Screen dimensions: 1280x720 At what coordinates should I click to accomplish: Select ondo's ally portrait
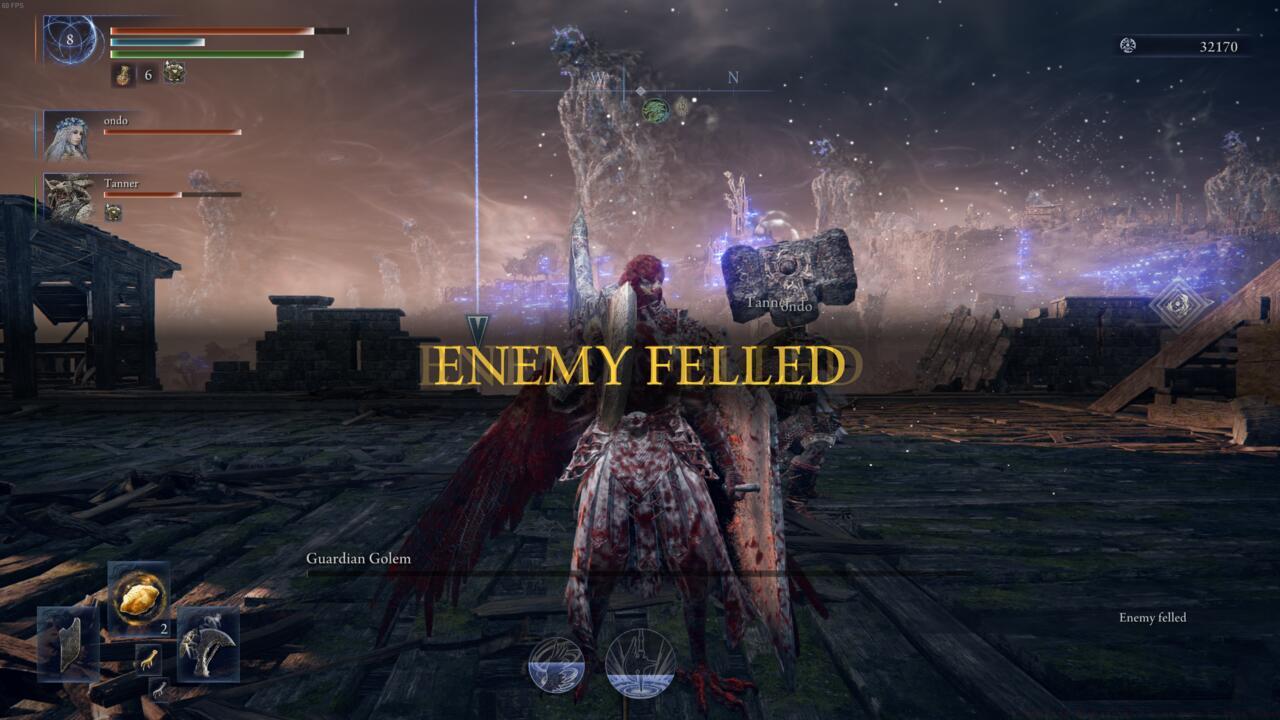pyautogui.click(x=66, y=133)
